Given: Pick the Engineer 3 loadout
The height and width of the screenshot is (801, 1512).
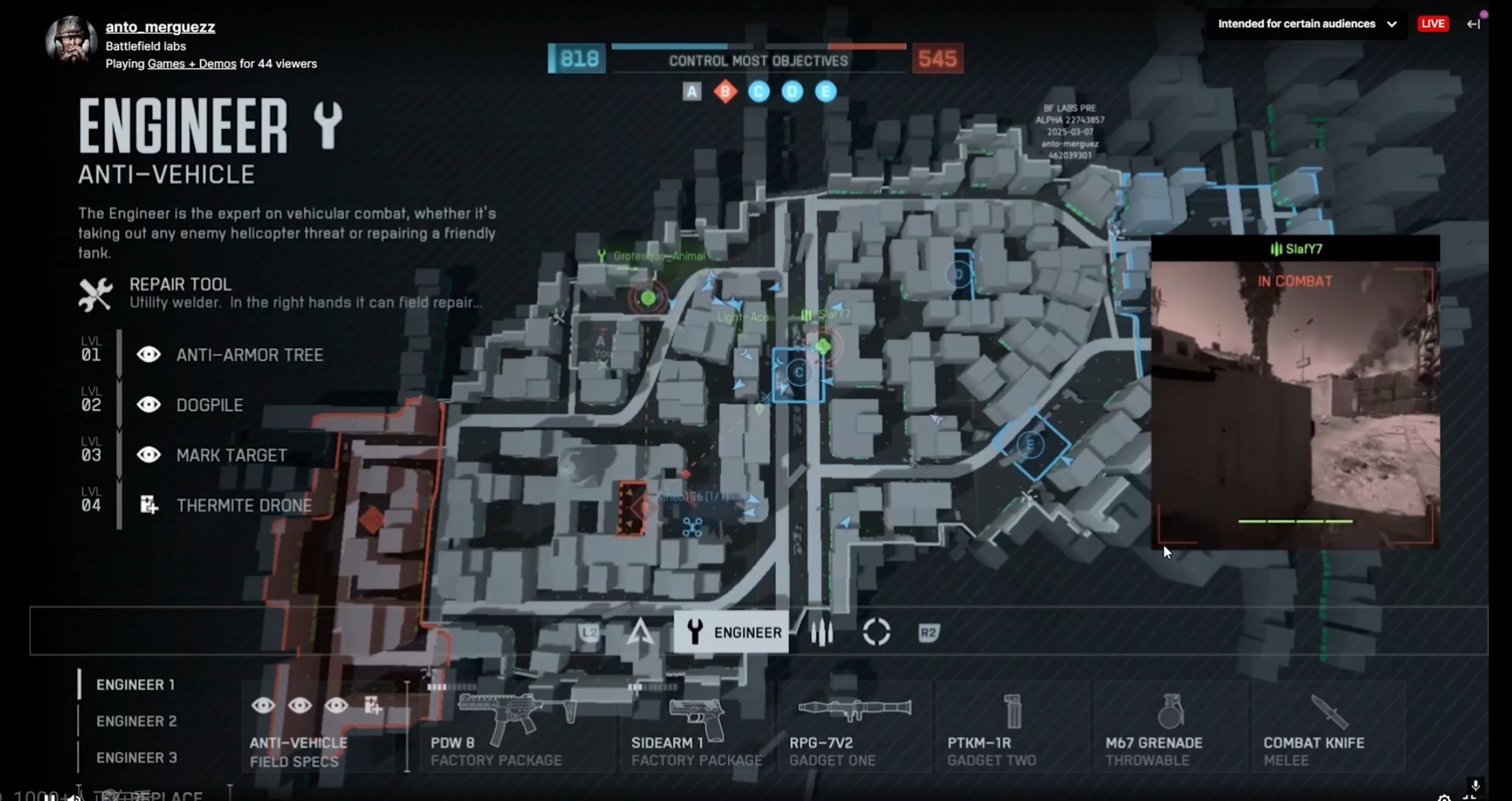Looking at the screenshot, I should [136, 757].
